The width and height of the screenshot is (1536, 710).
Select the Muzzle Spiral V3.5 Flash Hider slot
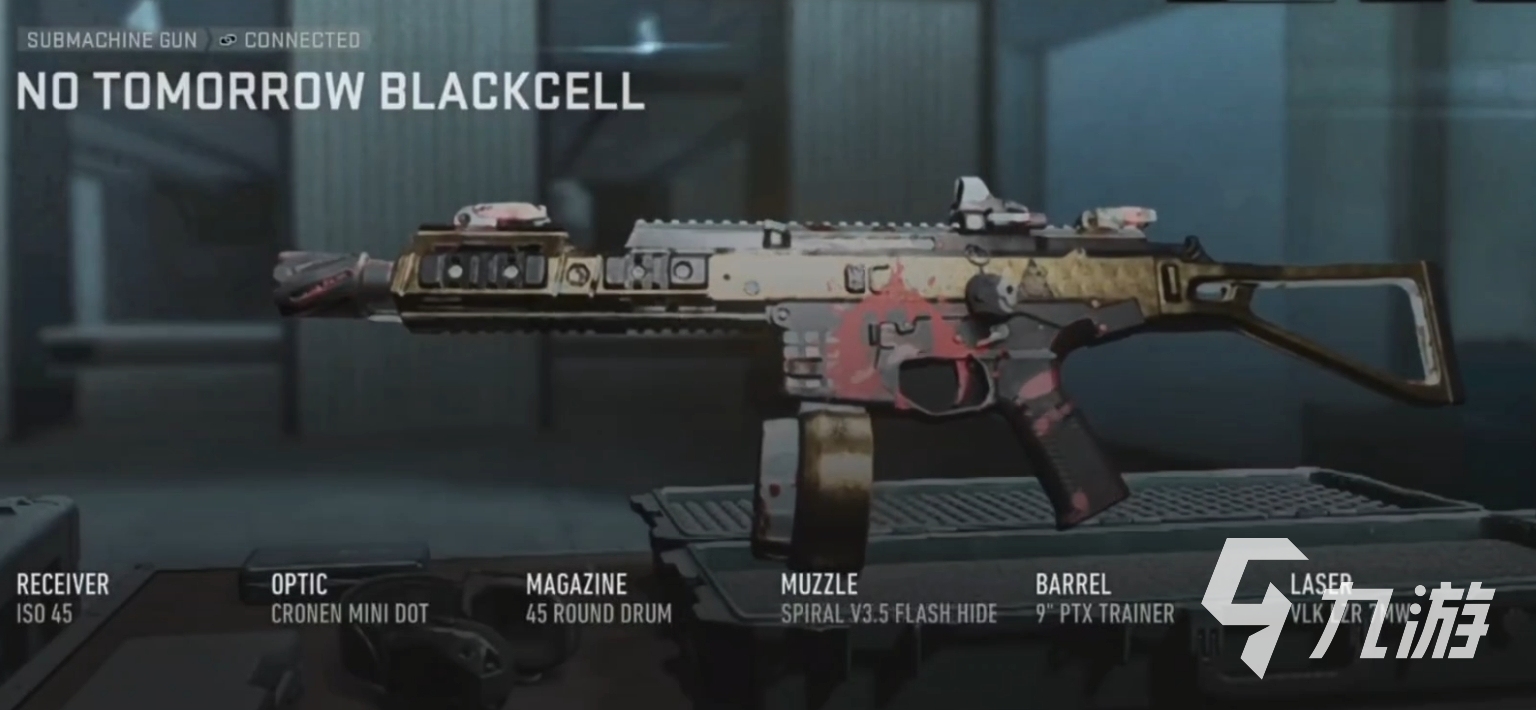(888, 598)
